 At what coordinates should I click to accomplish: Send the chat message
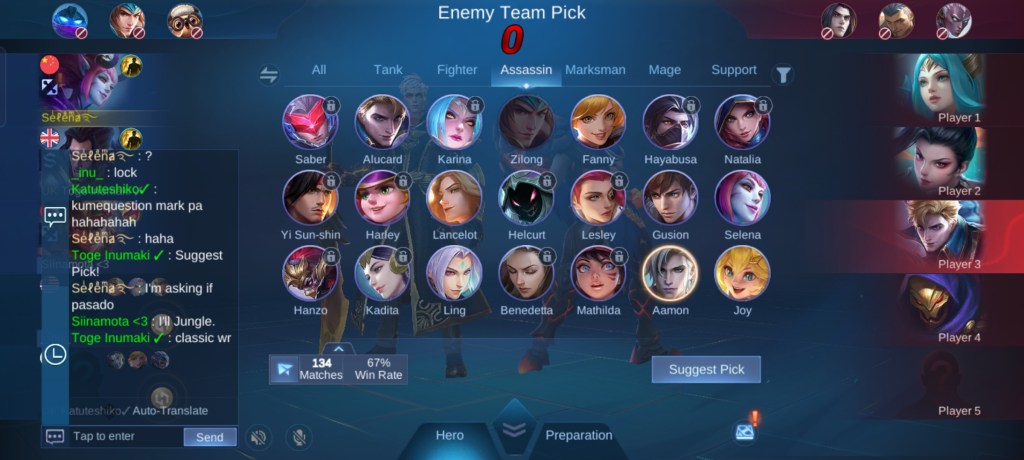click(210, 437)
